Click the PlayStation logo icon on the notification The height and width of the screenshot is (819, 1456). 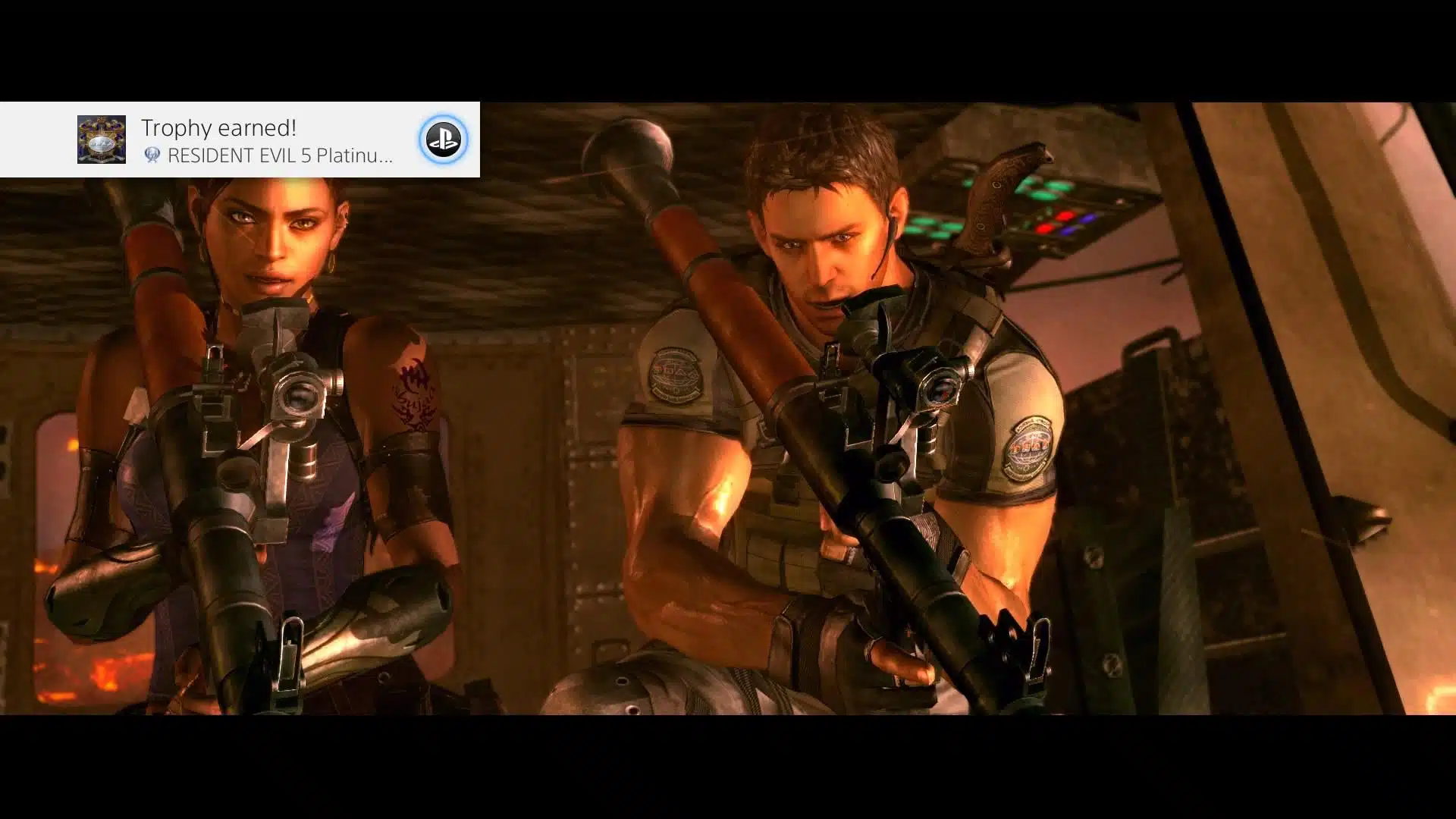click(443, 140)
